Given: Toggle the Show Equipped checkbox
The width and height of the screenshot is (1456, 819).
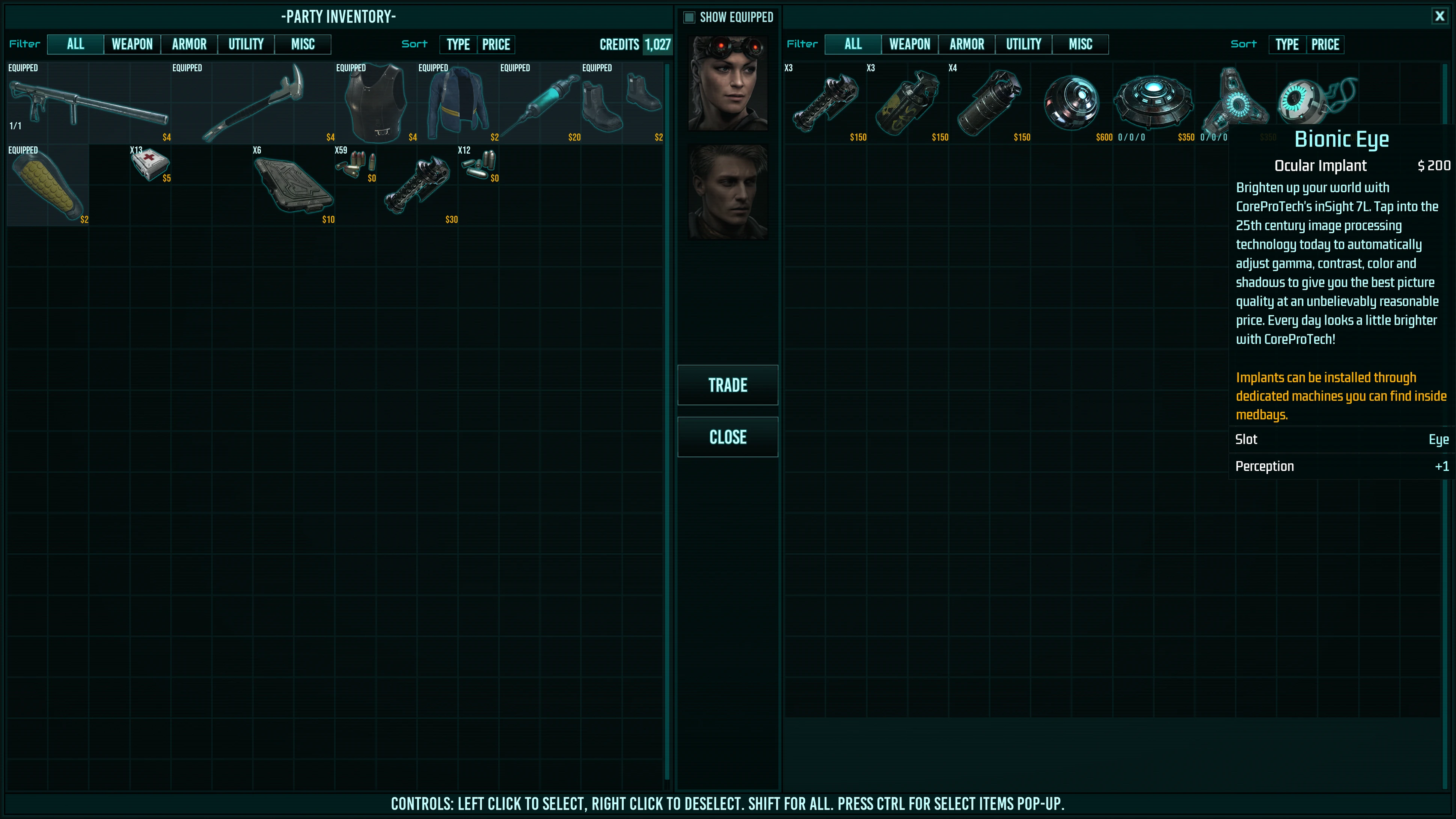Looking at the screenshot, I should (x=689, y=18).
